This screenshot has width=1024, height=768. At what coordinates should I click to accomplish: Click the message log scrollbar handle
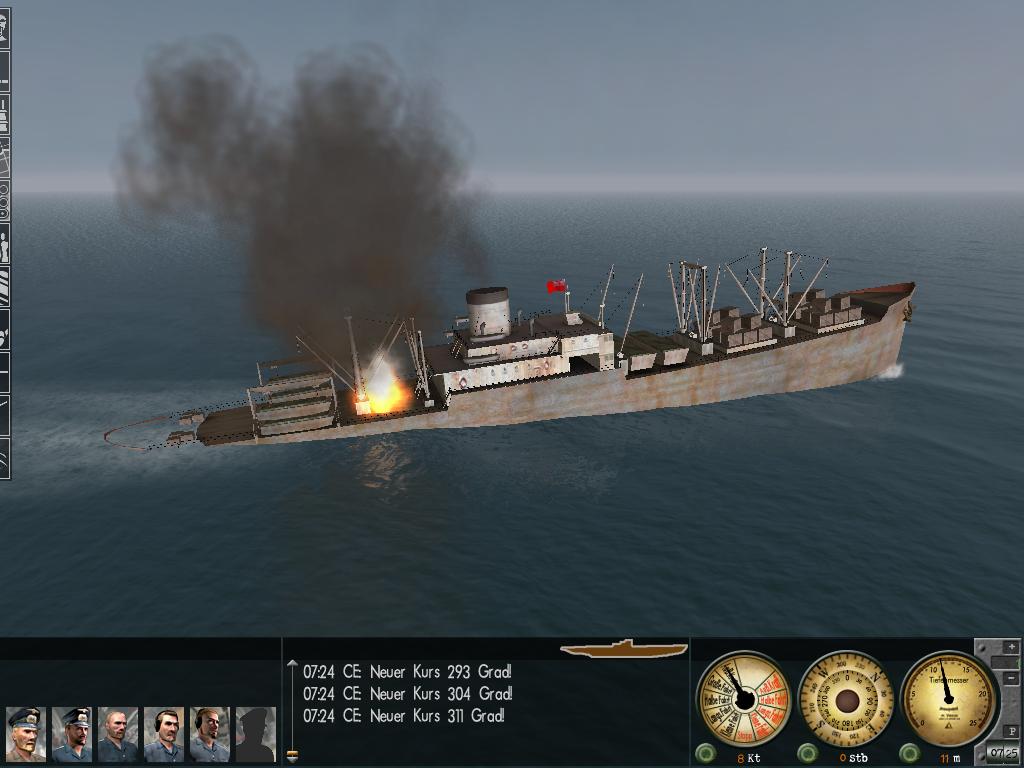tap(292, 755)
